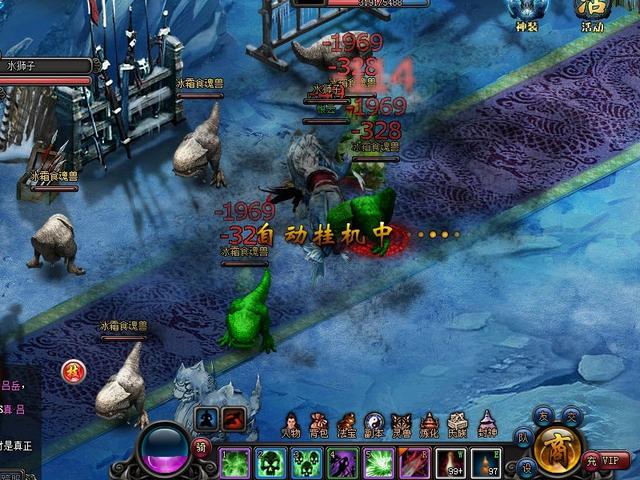The width and height of the screenshot is (640, 480).
Task: Use the red potion in hotbar
Action: click(x=451, y=463)
